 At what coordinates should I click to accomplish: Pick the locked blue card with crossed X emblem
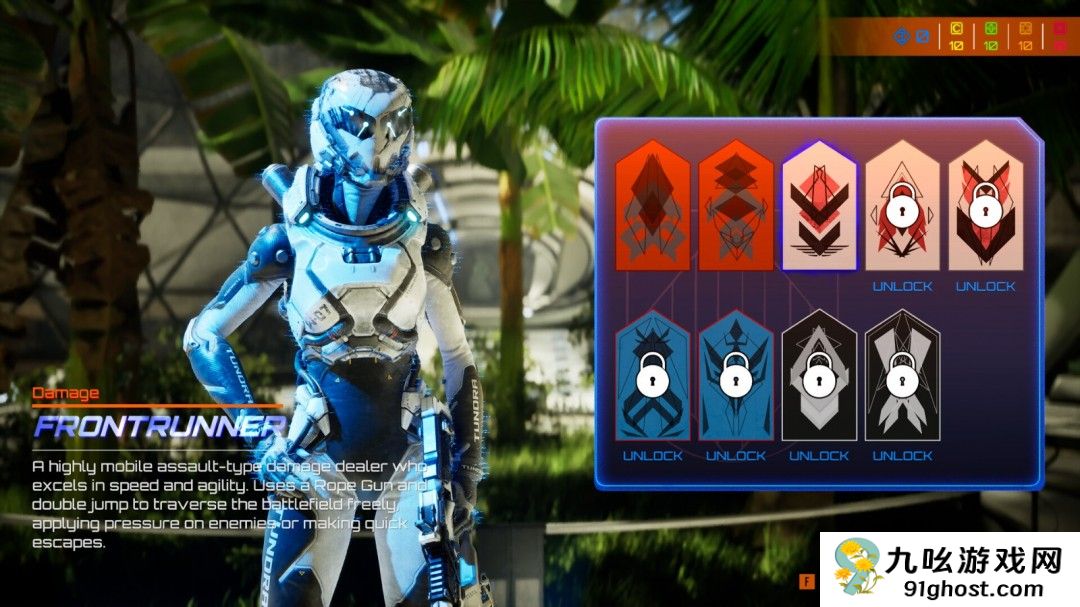653,376
